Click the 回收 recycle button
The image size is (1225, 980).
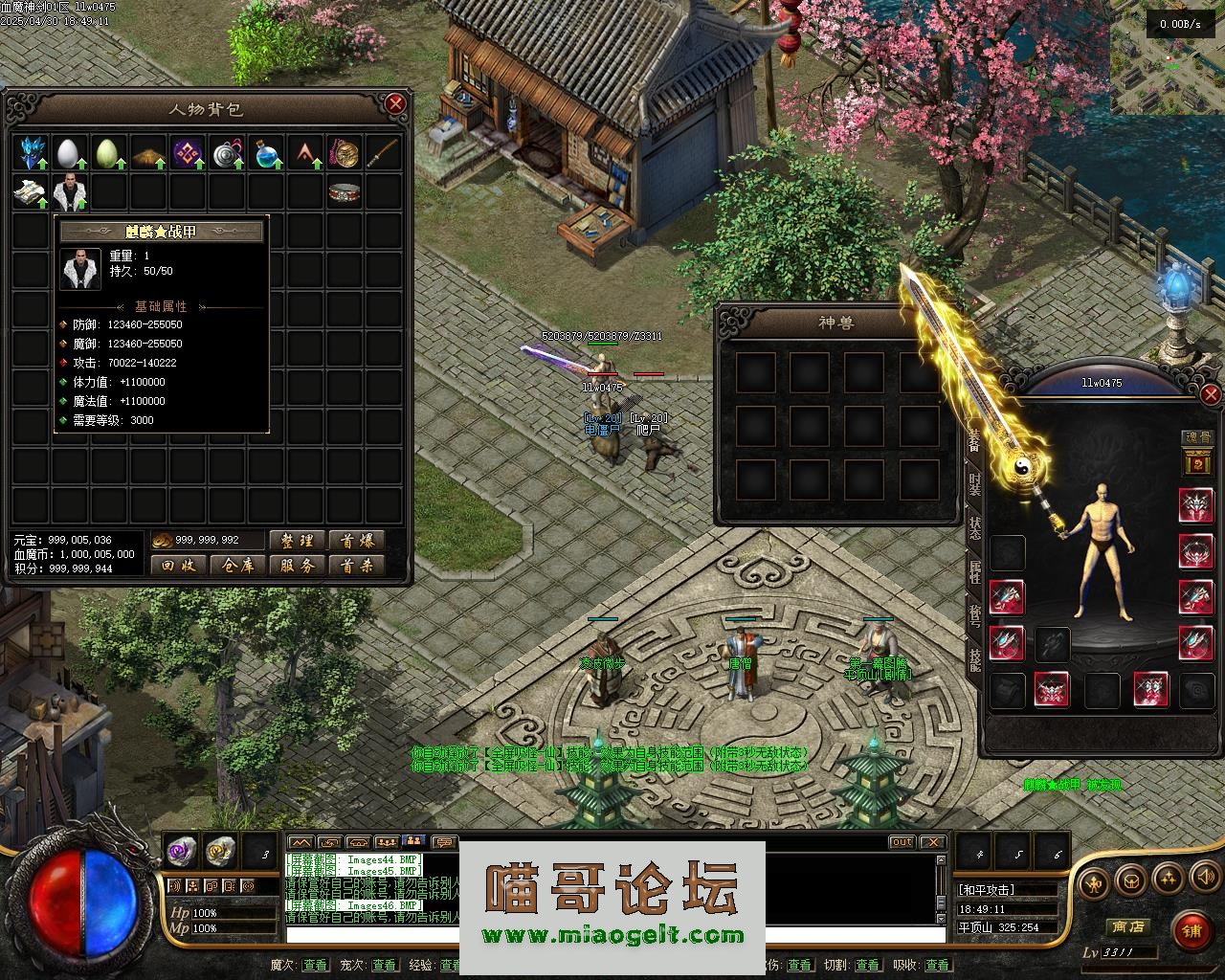(x=178, y=566)
